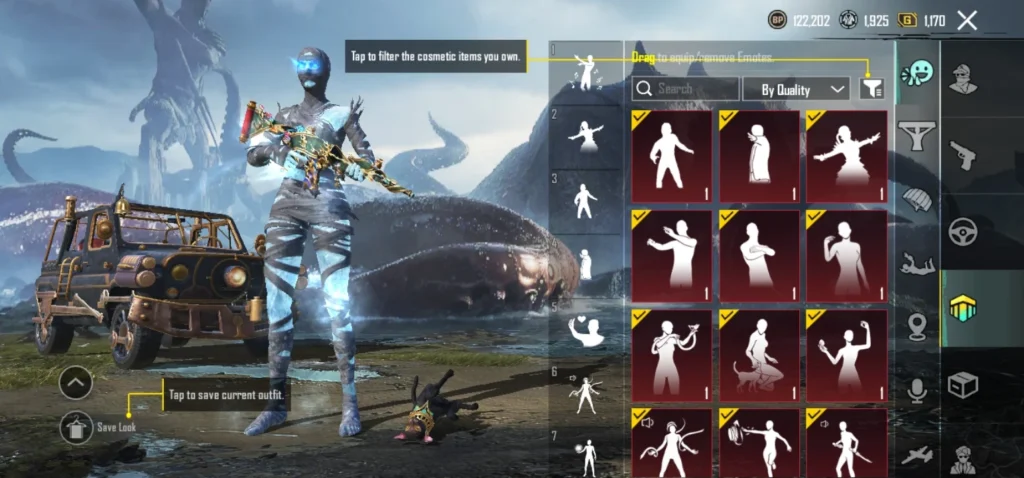Switch to the microphone voice tab

coord(917,389)
